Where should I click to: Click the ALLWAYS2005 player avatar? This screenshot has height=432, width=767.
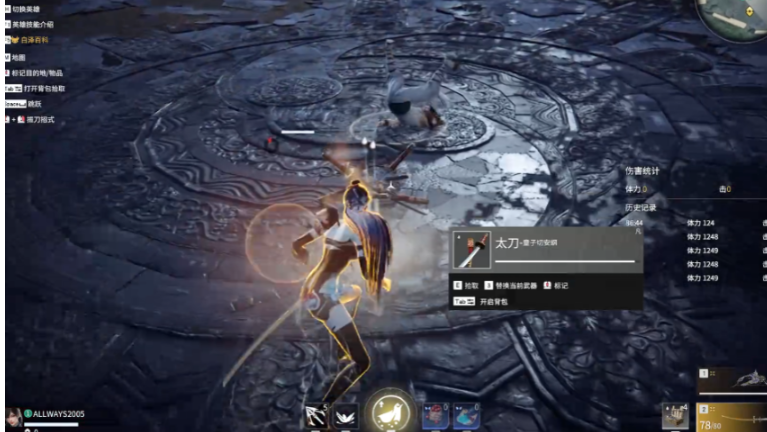click(x=13, y=414)
